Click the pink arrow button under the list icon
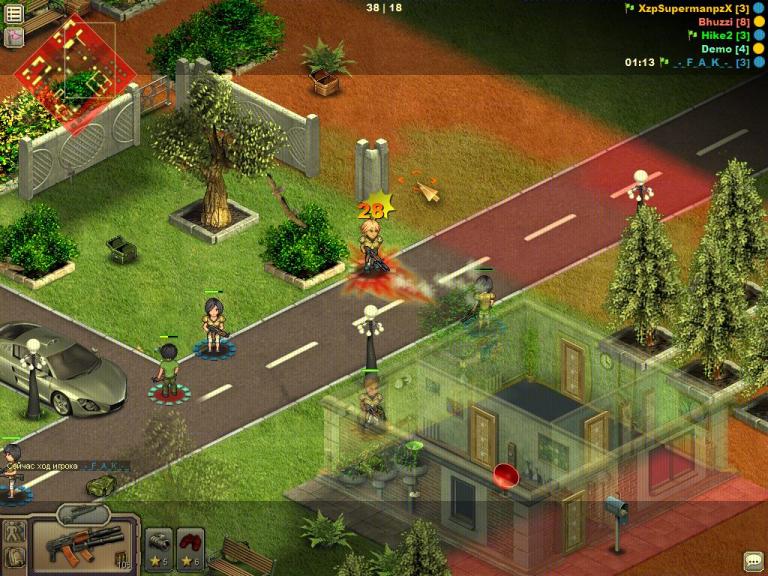 pyautogui.click(x=14, y=37)
